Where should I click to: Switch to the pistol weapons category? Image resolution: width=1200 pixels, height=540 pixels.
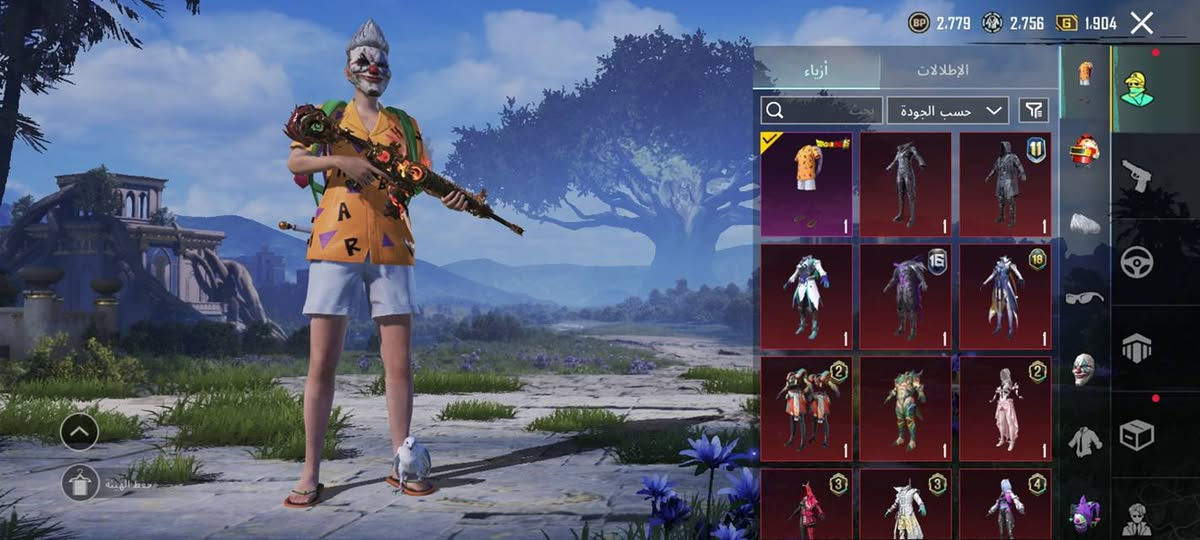(1136, 176)
